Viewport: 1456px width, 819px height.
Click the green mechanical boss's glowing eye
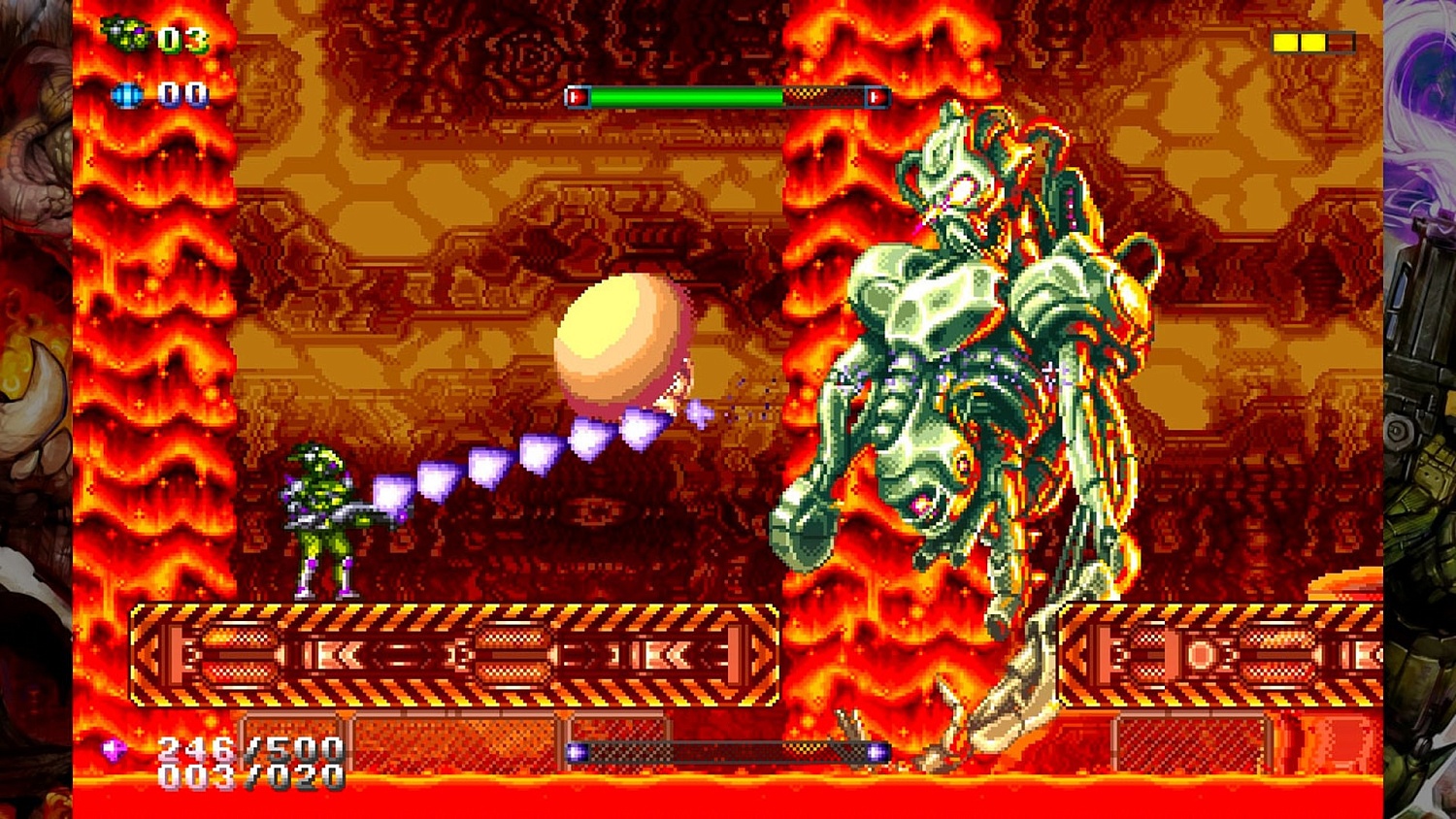click(x=963, y=189)
